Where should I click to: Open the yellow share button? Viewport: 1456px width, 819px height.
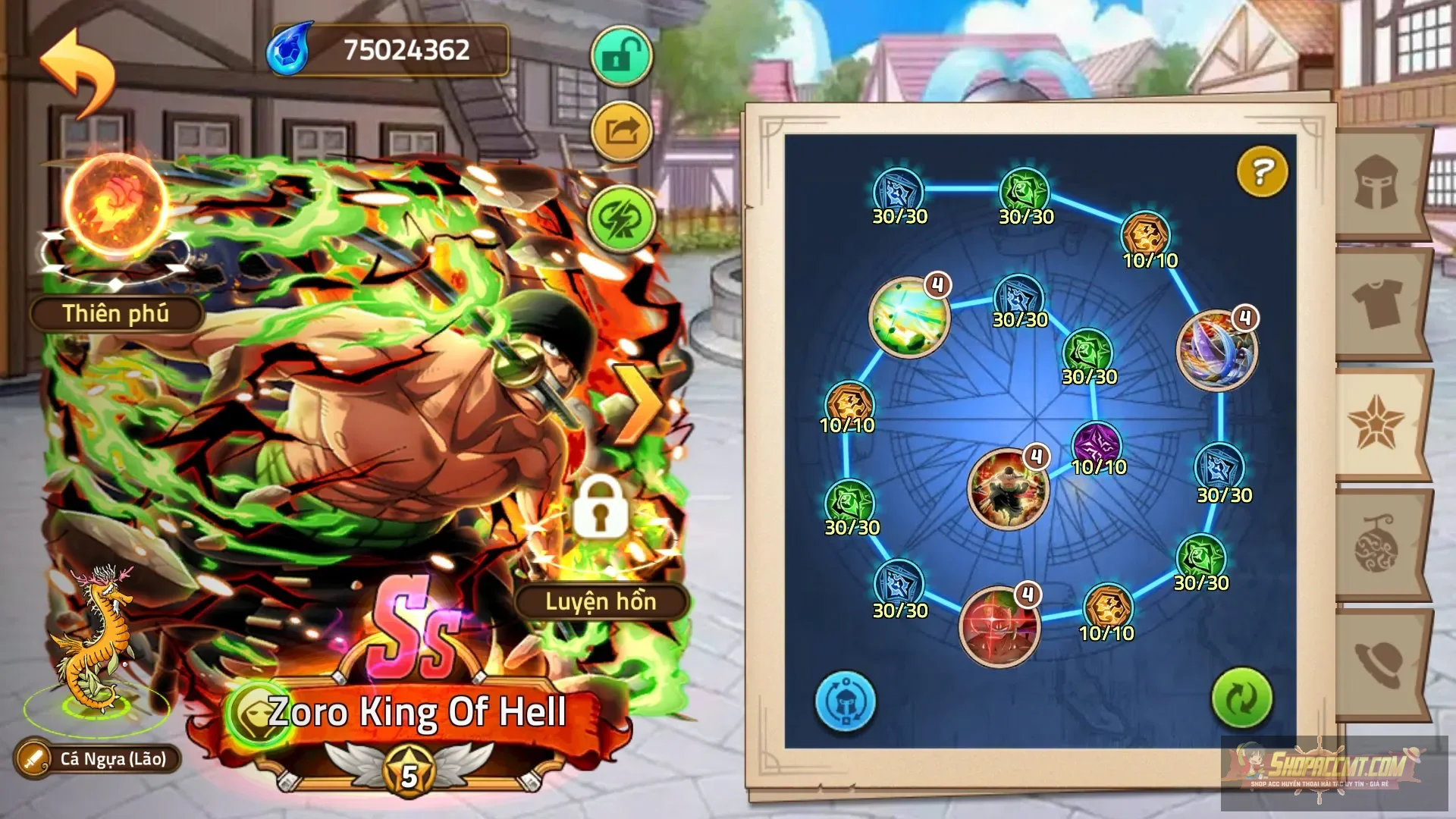(621, 132)
